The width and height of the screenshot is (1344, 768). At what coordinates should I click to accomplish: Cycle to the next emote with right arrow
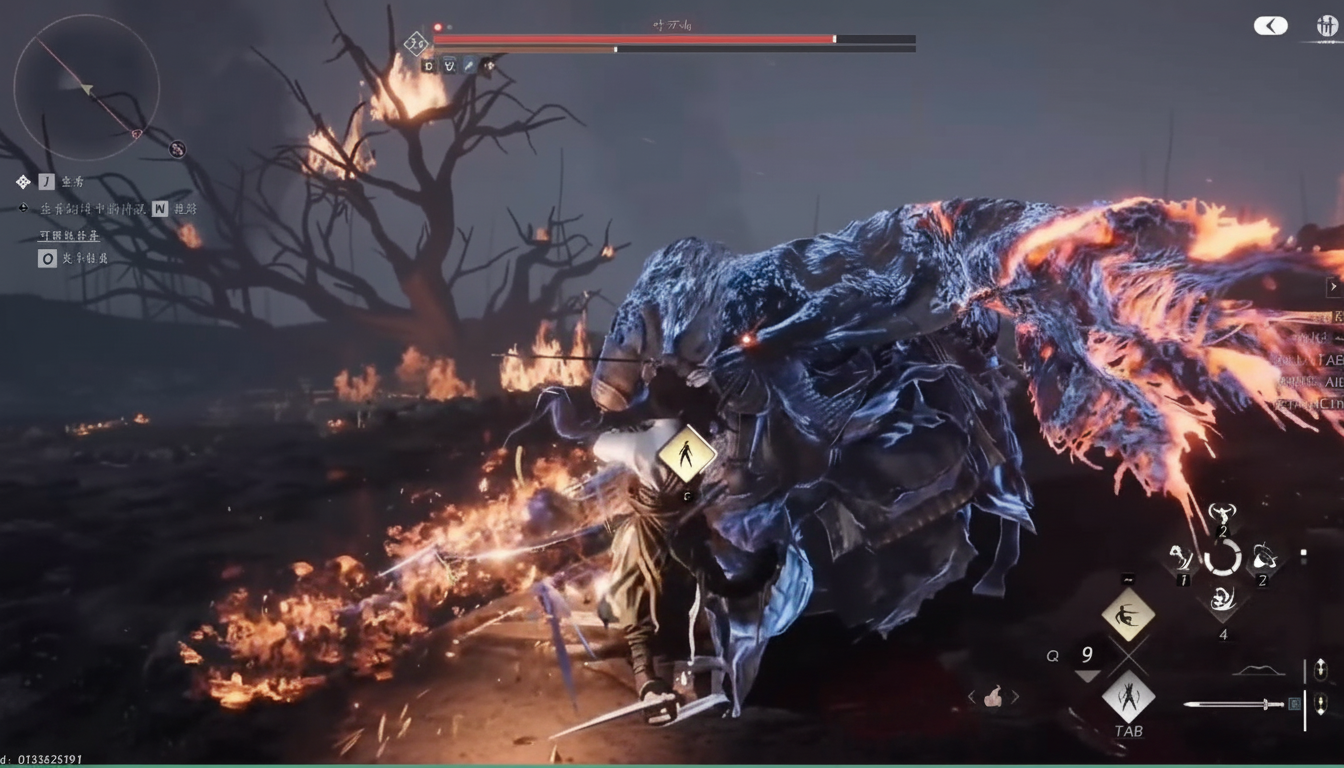[1015, 697]
